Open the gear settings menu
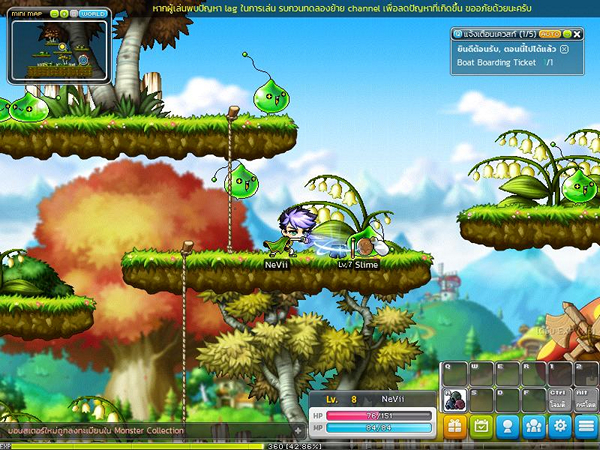The width and height of the screenshot is (600, 450). tap(560, 427)
